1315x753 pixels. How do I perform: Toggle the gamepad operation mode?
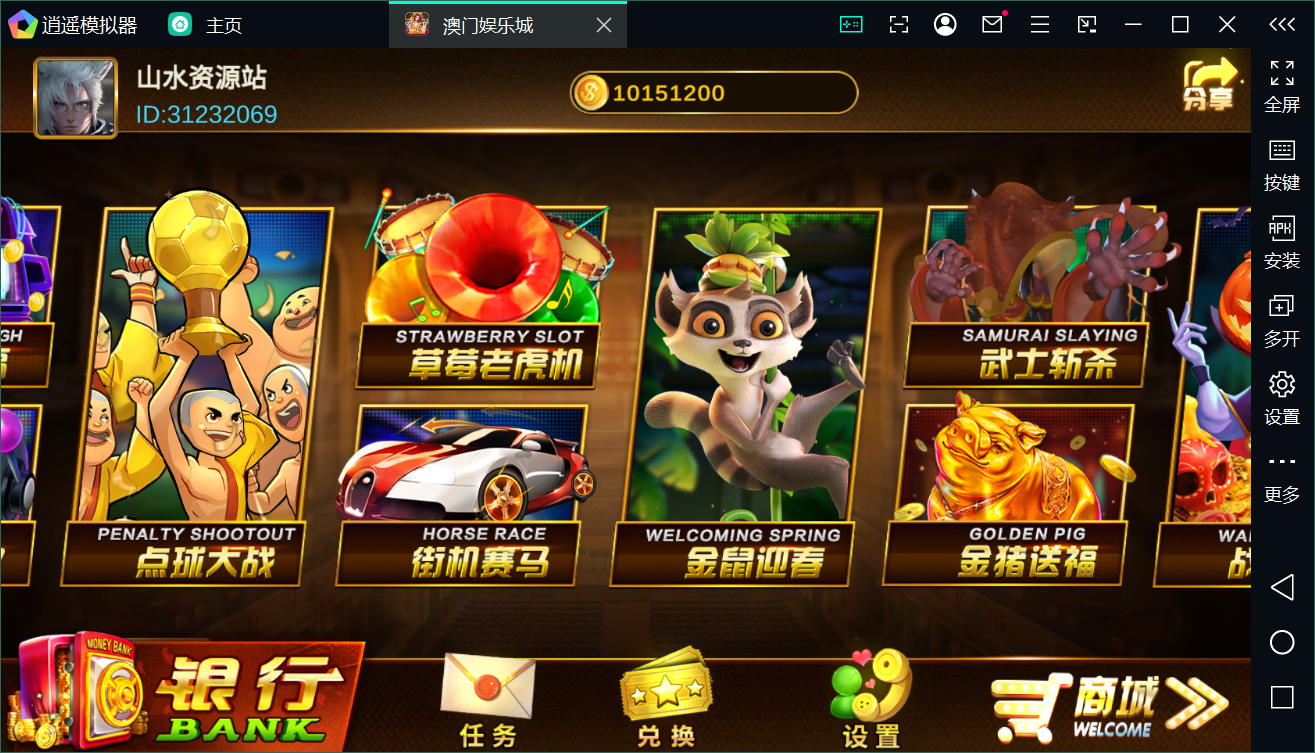[851, 23]
